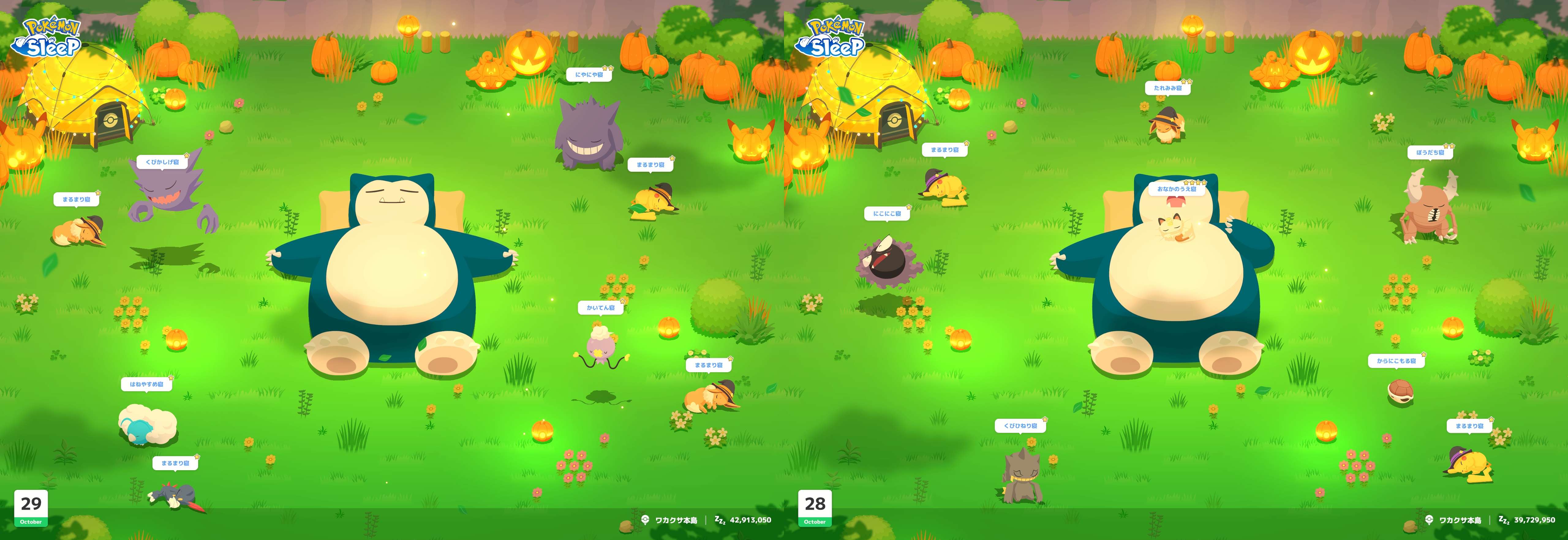The height and width of the screenshot is (540, 1568).
Task: Choose the はねやすめ寝 sleep style label
Action: [146, 384]
